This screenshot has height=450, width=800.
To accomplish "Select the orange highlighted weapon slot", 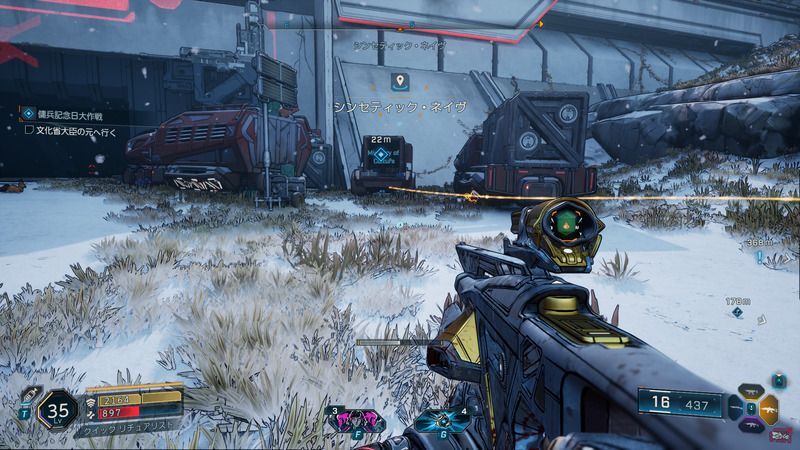I will pos(769,408).
